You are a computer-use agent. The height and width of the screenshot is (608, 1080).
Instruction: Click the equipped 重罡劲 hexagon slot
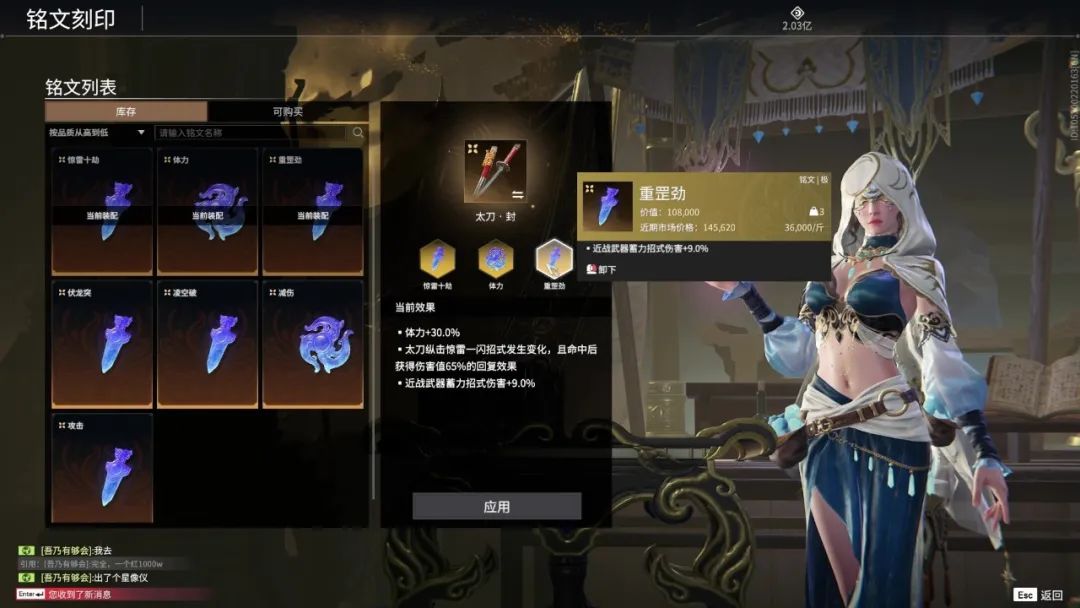554,259
